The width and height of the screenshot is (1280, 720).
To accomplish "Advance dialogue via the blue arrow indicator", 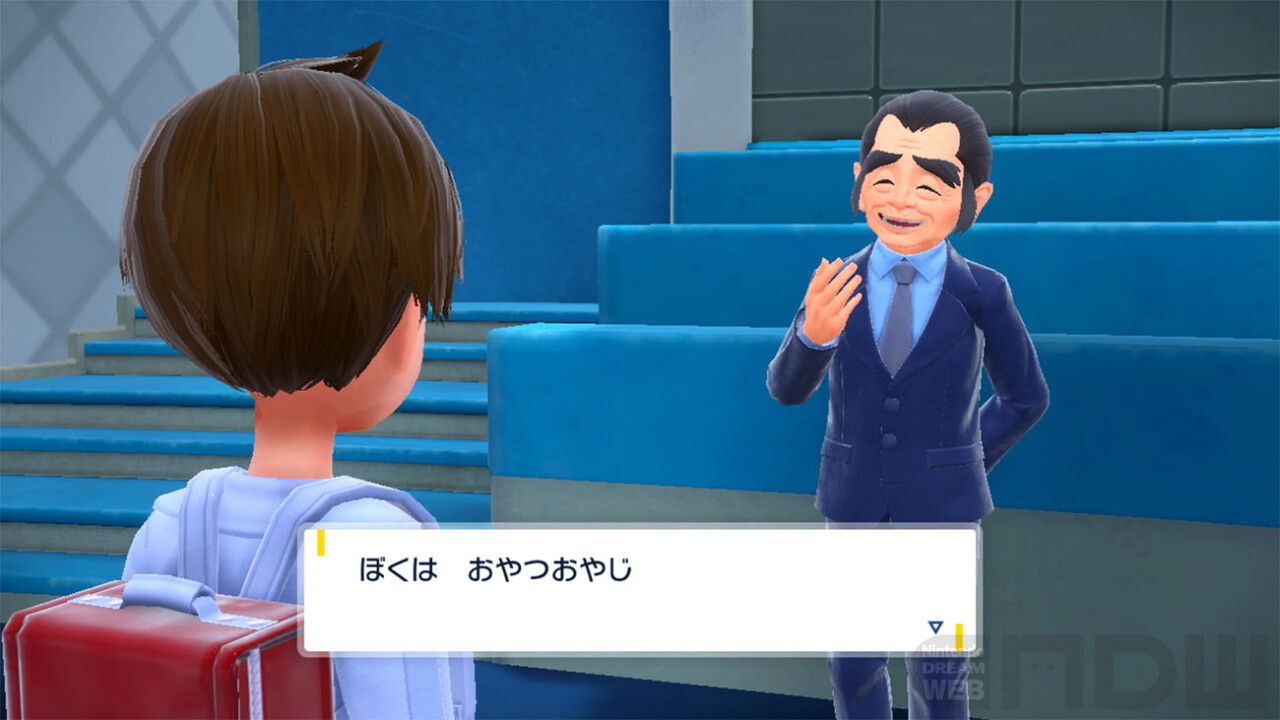I will click(935, 627).
